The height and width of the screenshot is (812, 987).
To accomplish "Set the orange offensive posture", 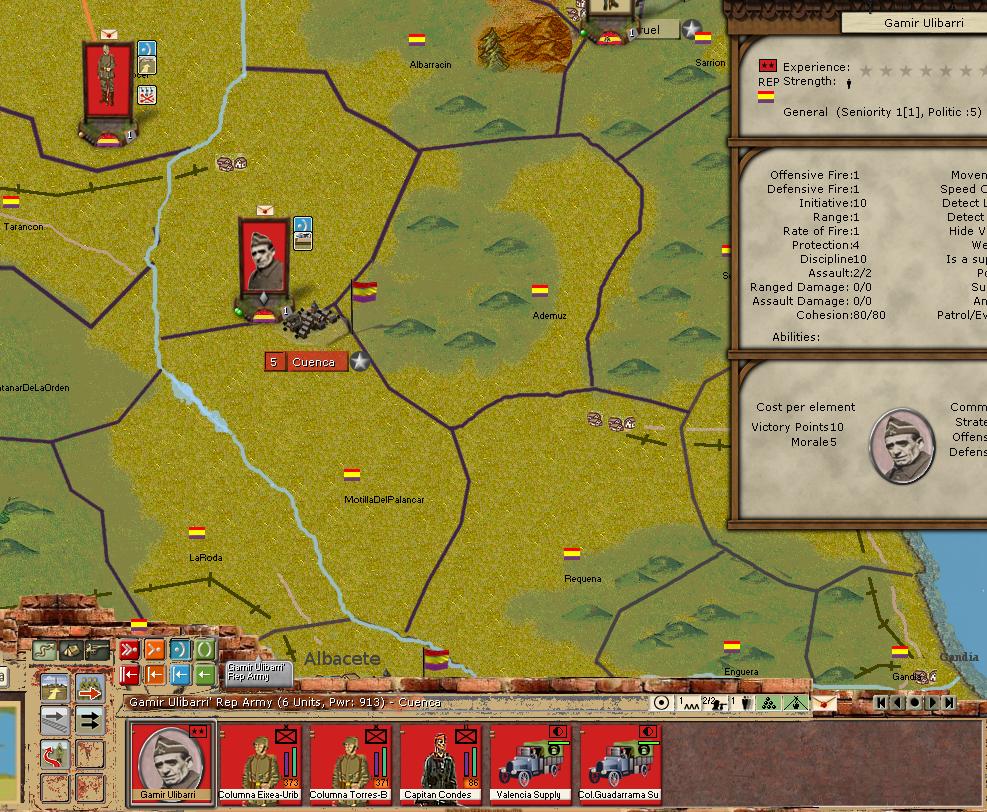I will [x=154, y=650].
